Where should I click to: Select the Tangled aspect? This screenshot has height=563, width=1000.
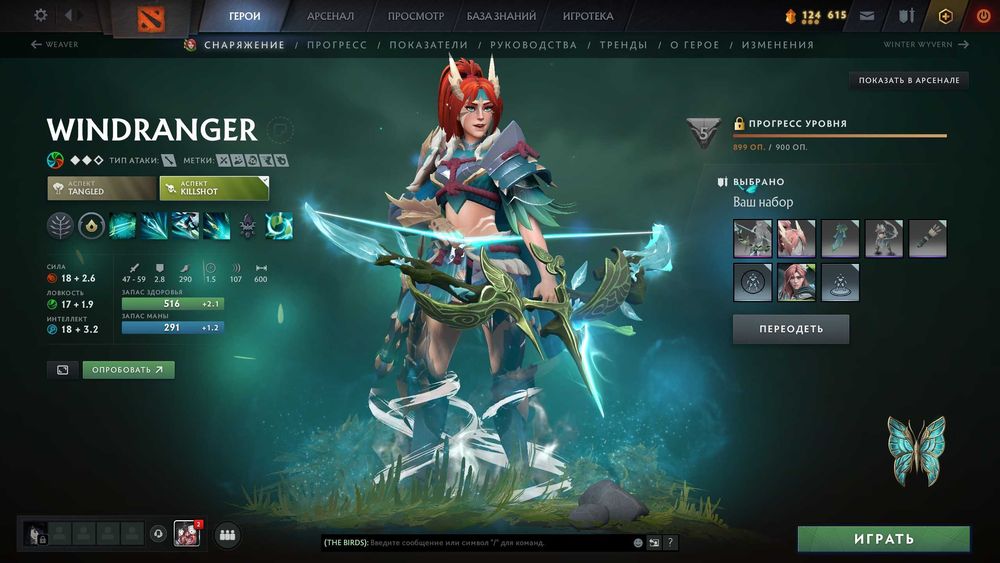[x=100, y=188]
